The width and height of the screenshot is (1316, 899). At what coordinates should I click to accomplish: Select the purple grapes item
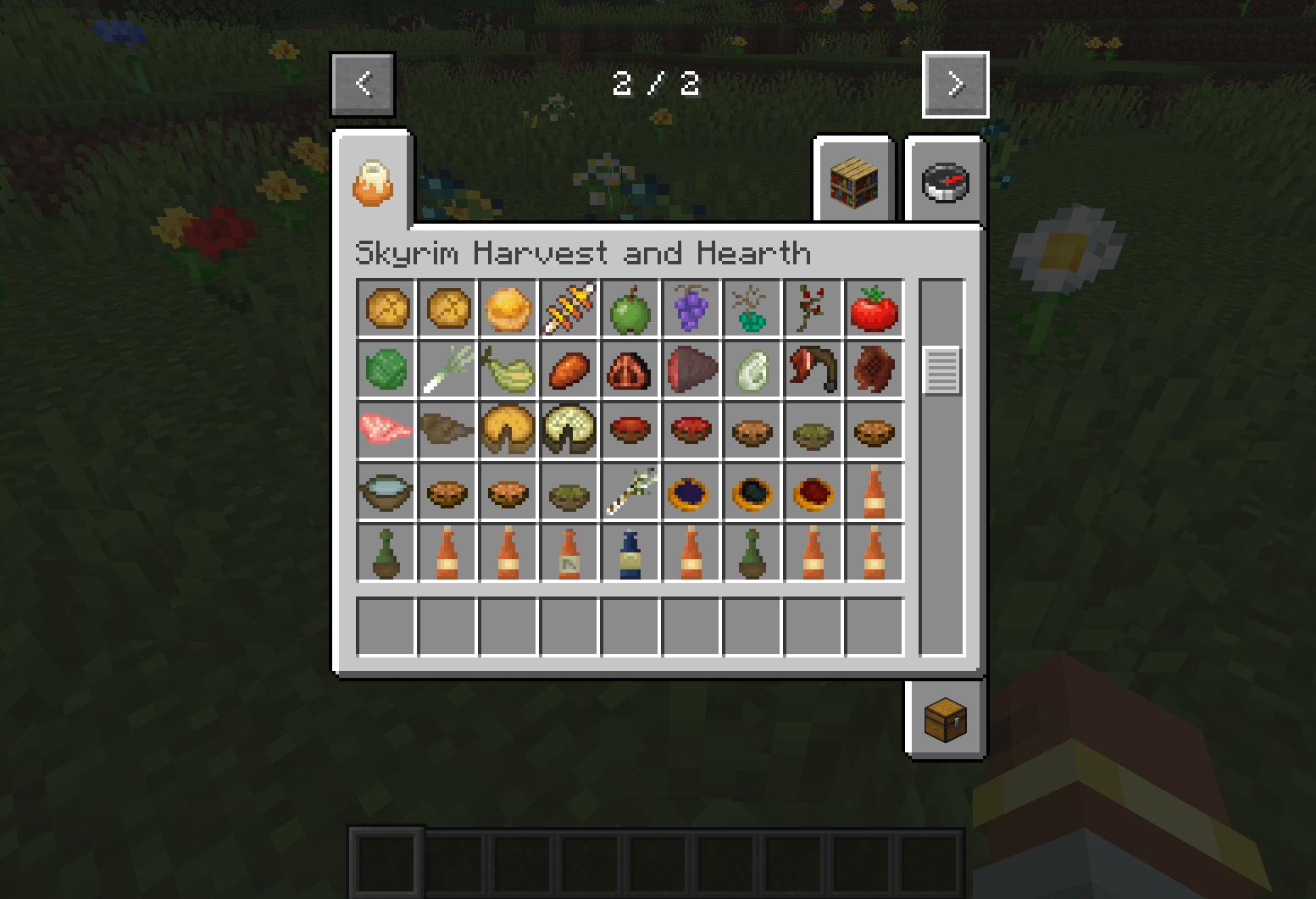pyautogui.click(x=691, y=309)
